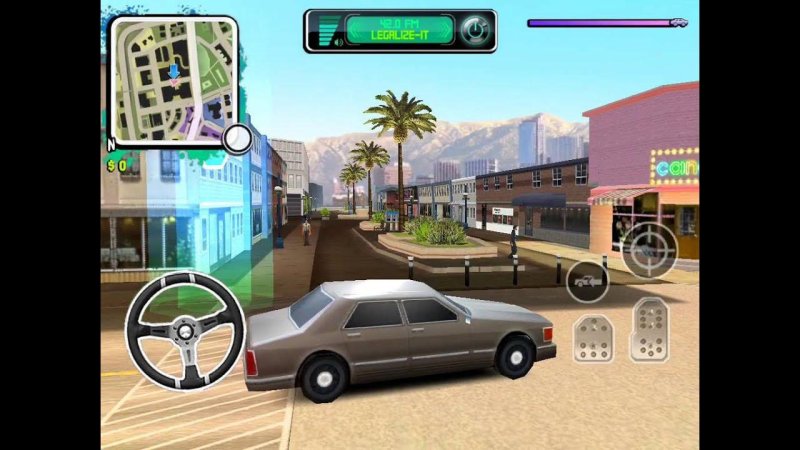This screenshot has height=450, width=800.
Task: Tap the steering wheel control
Action: click(185, 329)
